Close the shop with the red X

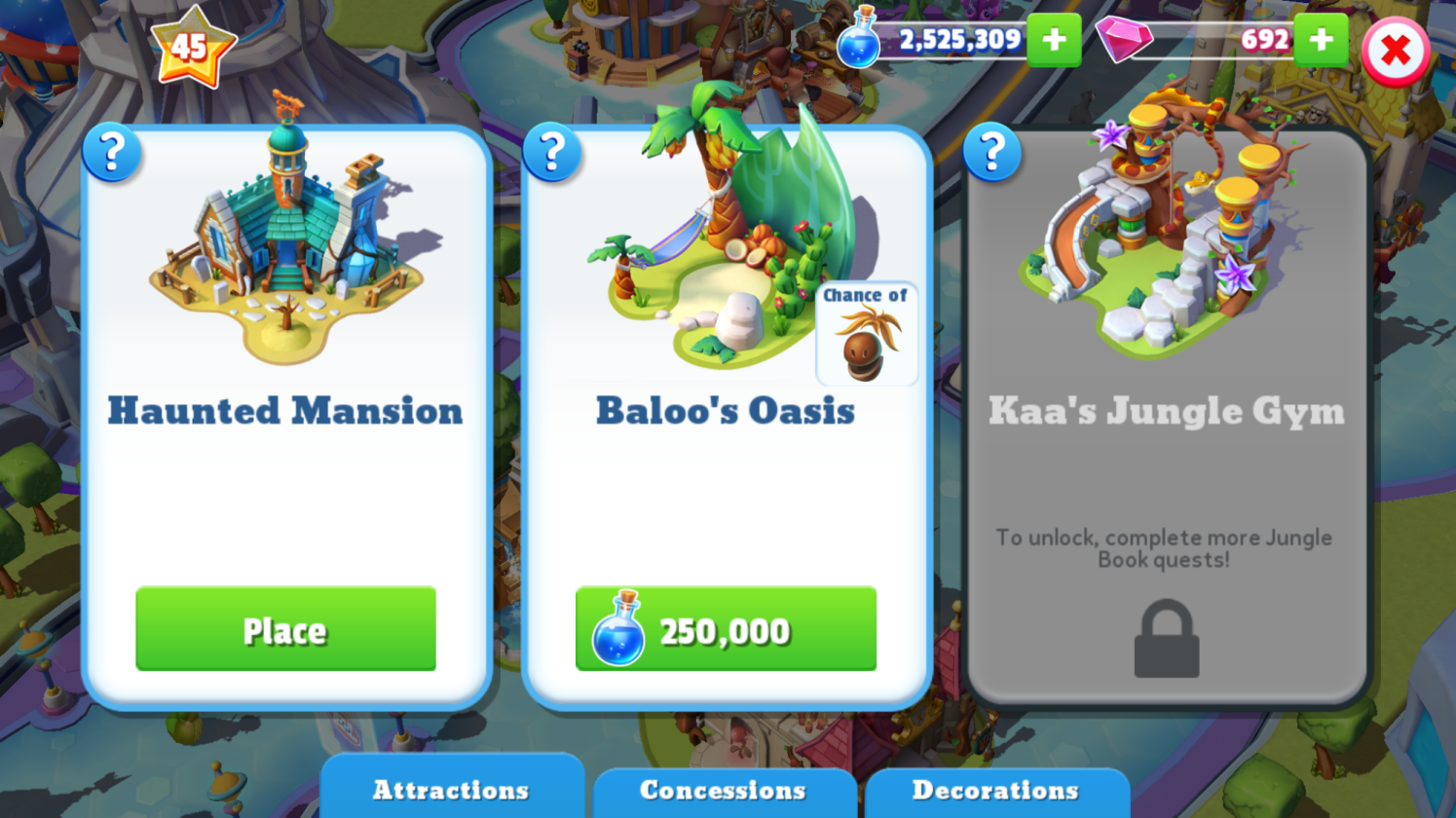pyautogui.click(x=1395, y=52)
